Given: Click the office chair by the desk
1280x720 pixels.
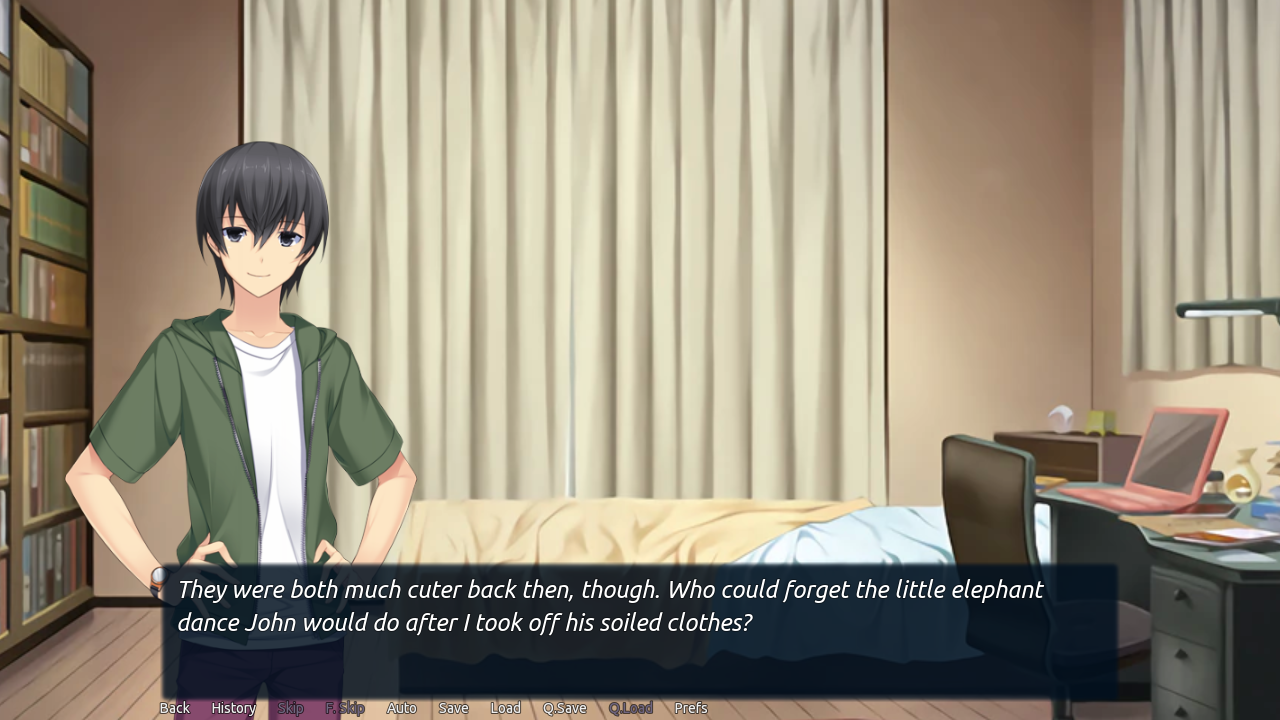Looking at the screenshot, I should tap(990, 500).
